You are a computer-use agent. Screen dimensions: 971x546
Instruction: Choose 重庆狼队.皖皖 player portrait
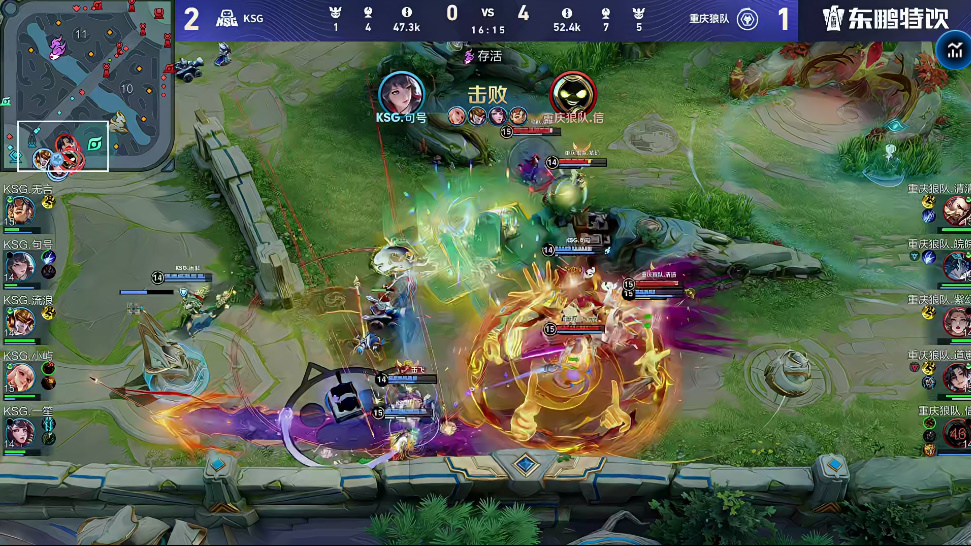(x=955, y=266)
